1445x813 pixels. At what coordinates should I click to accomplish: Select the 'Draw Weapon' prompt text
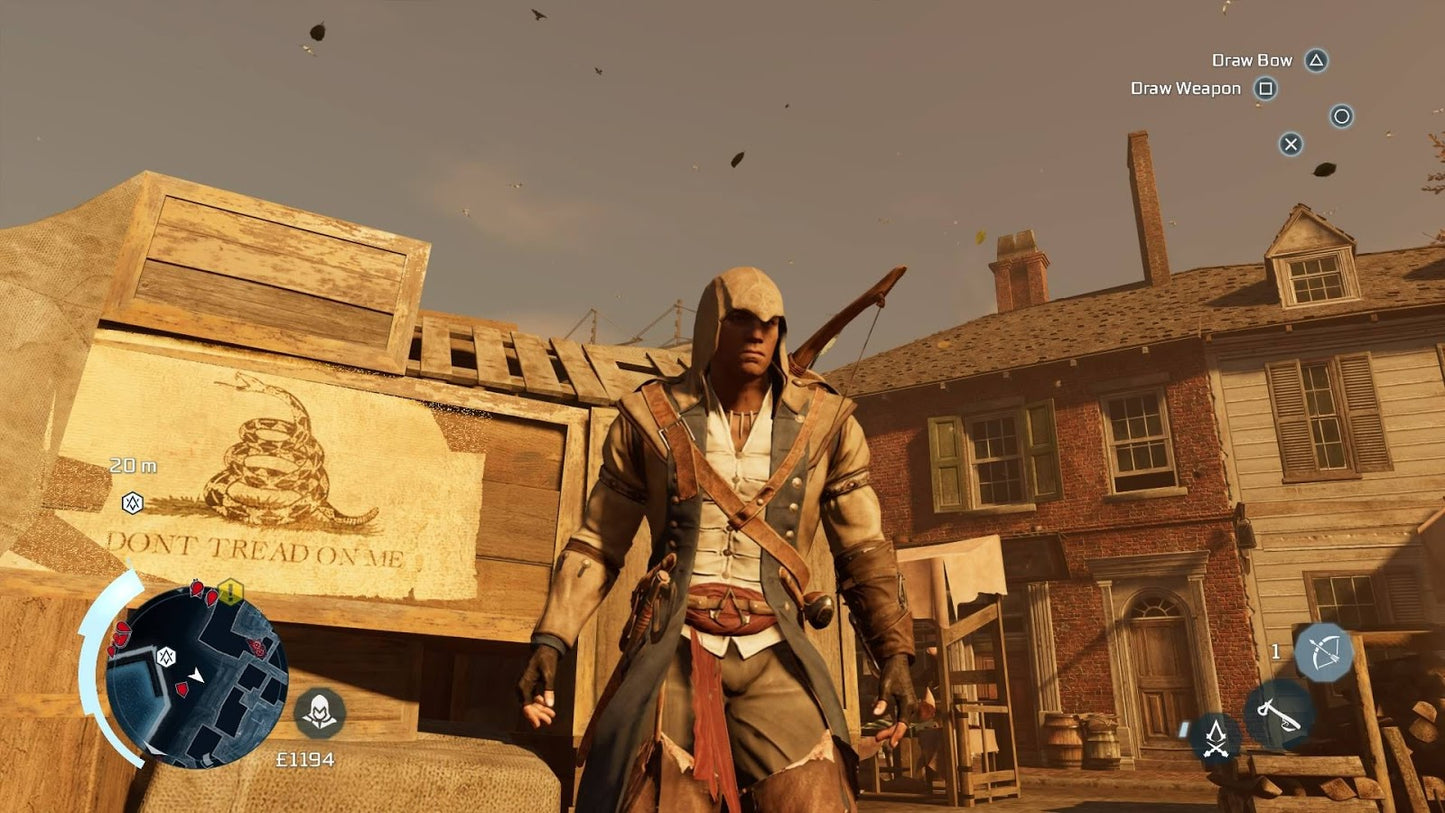coord(1186,88)
